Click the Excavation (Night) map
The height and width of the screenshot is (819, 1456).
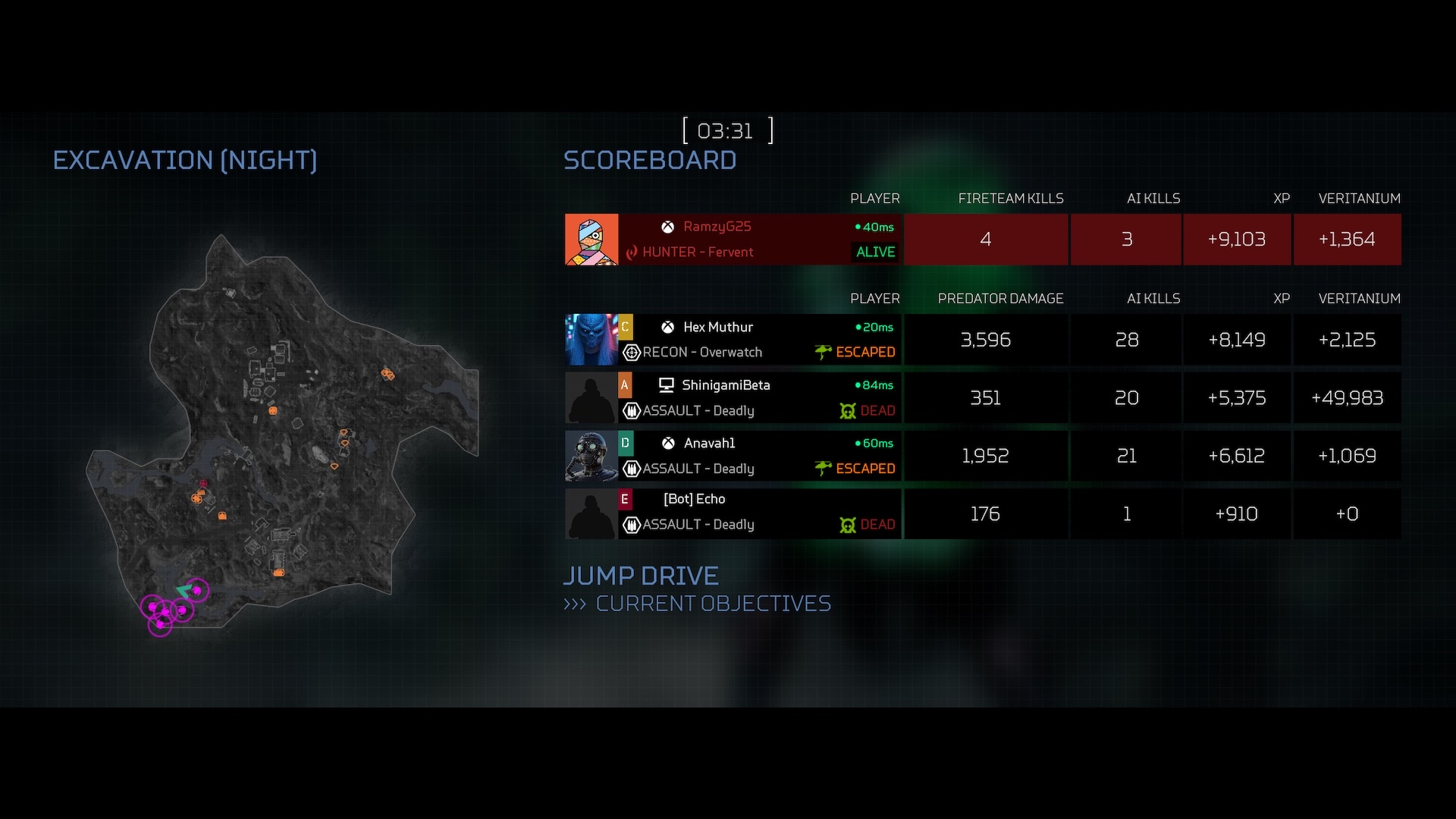tap(281, 432)
